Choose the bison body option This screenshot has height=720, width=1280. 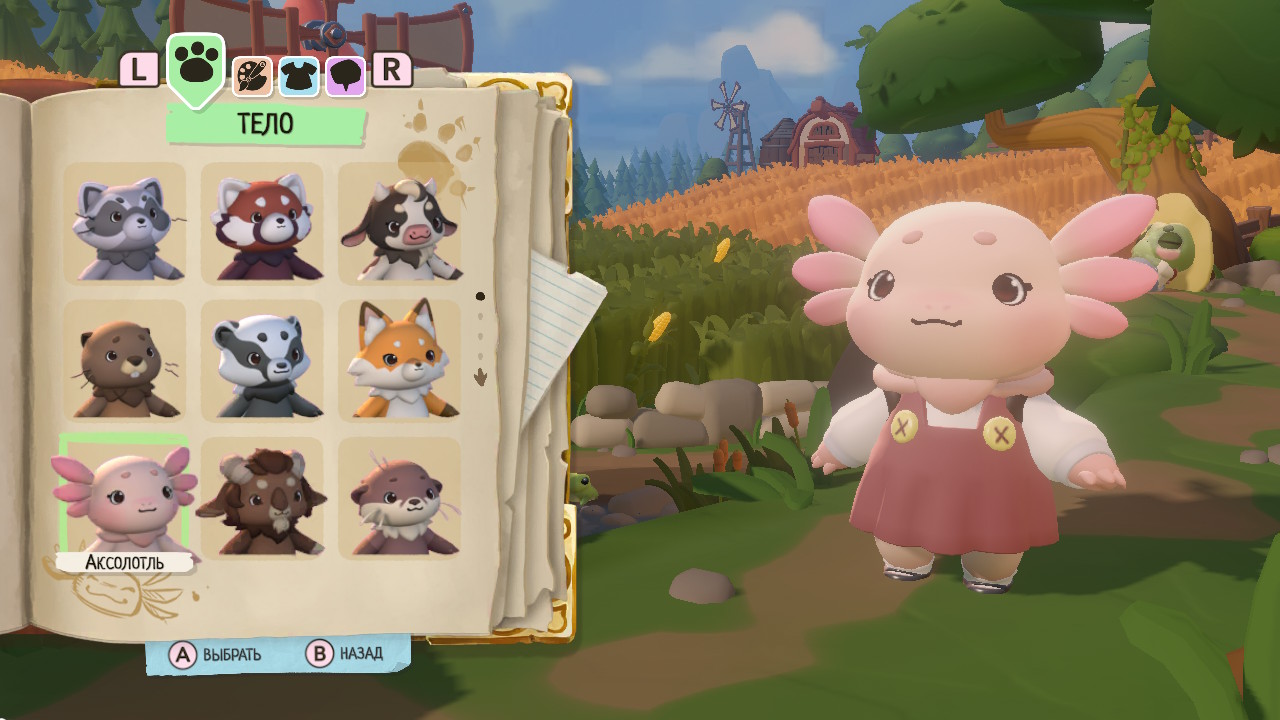coord(262,498)
